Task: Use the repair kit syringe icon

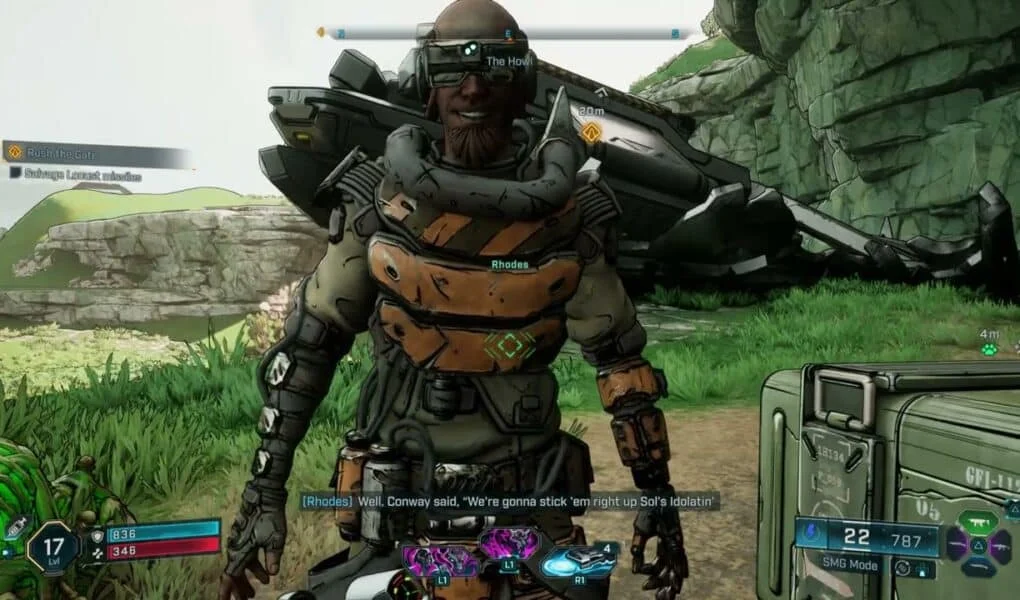Action: [14, 528]
